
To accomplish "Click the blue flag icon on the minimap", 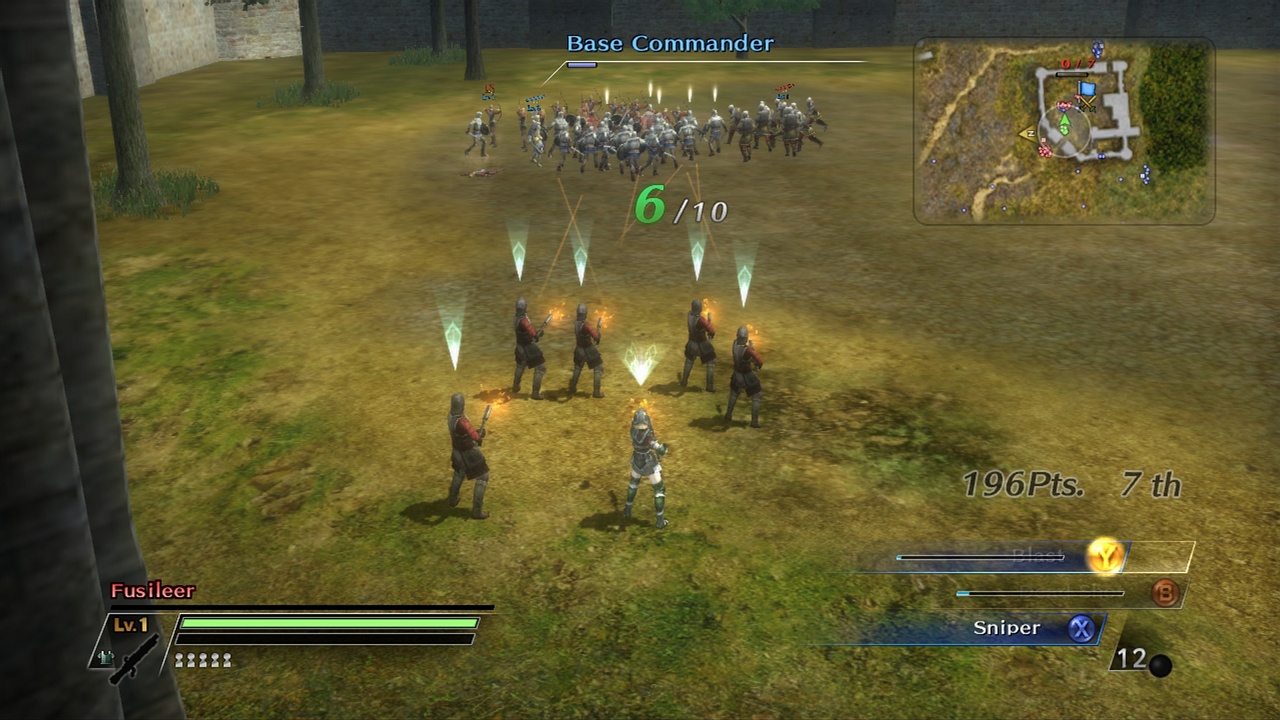I will (x=1086, y=88).
